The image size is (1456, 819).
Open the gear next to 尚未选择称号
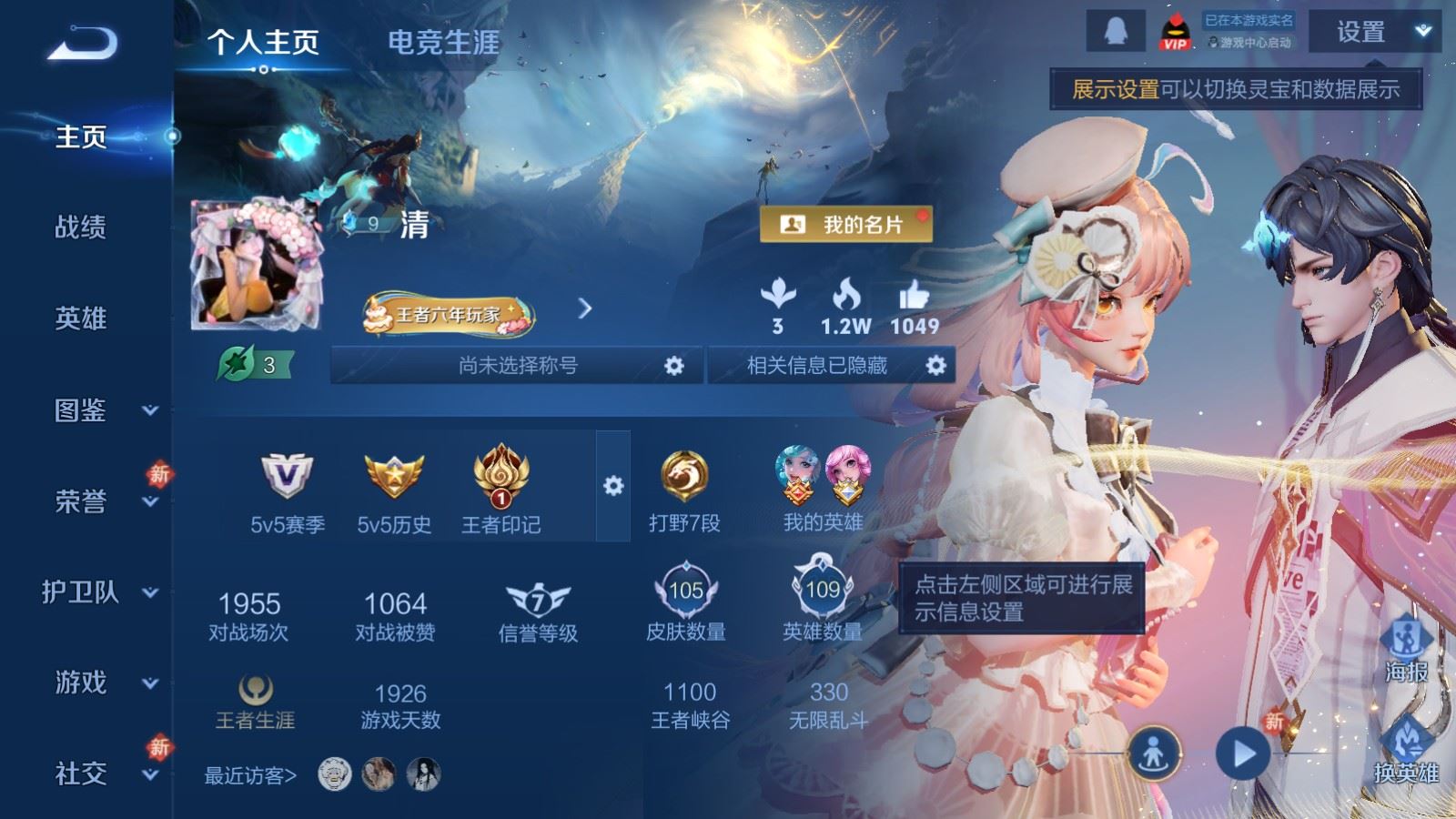pos(674,365)
